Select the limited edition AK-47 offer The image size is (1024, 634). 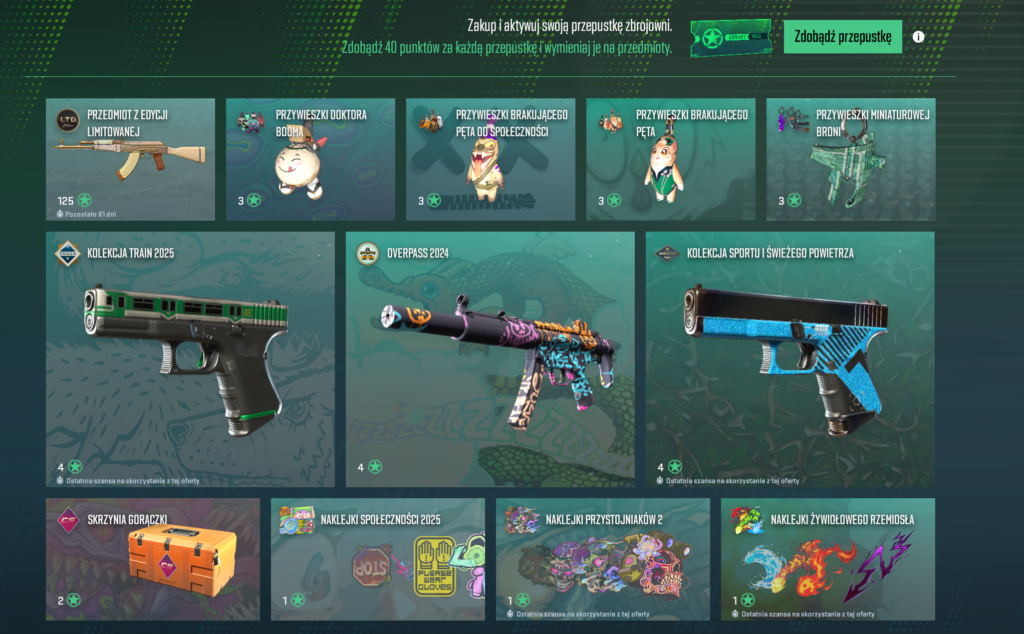point(130,159)
